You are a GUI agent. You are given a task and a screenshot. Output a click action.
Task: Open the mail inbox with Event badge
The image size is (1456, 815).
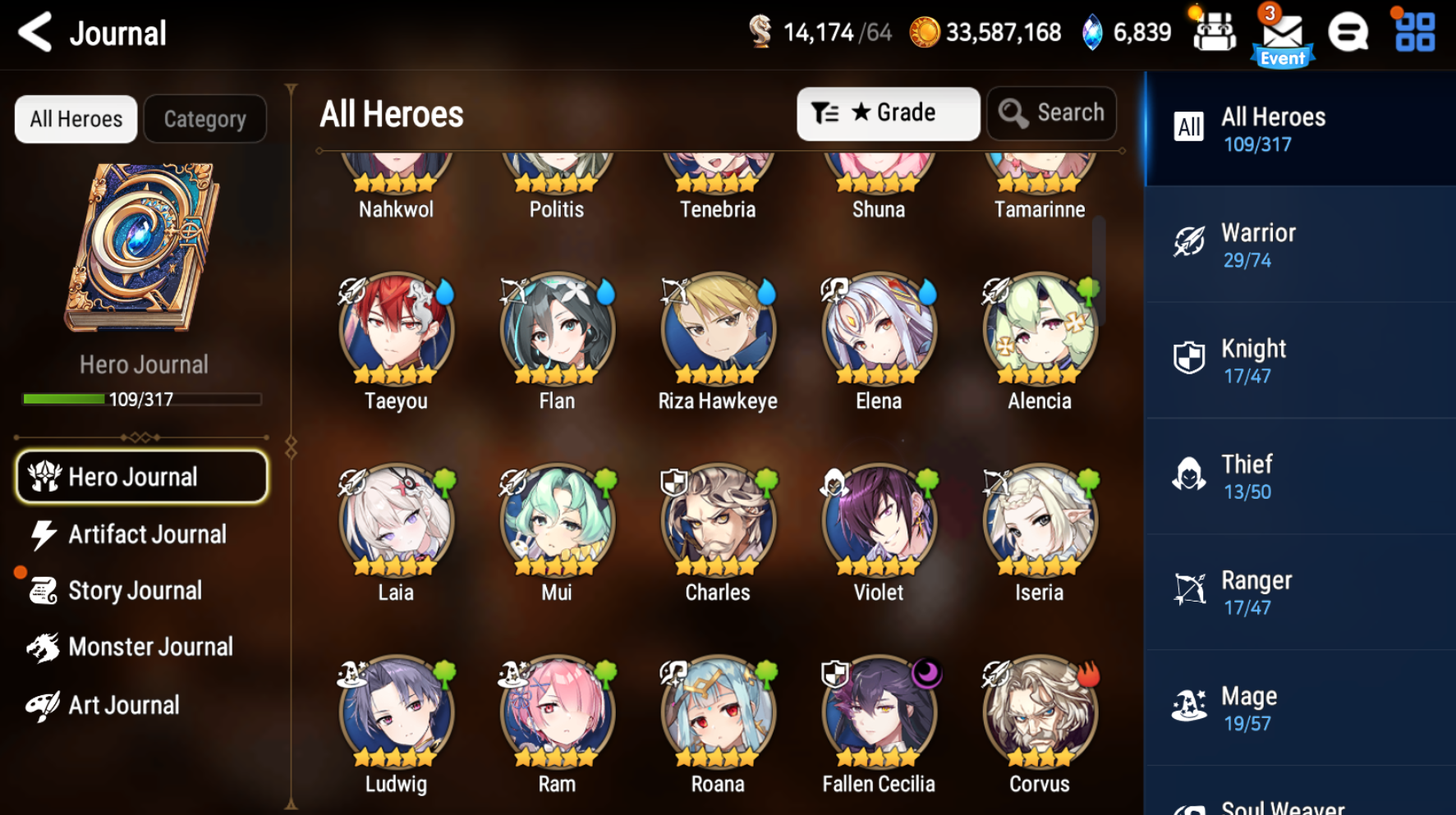pyautogui.click(x=1282, y=31)
